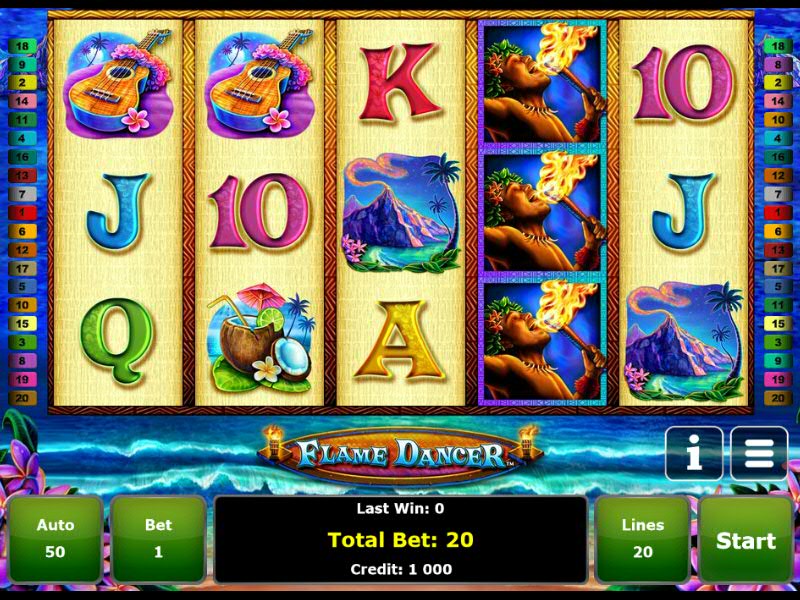The height and width of the screenshot is (600, 800).
Task: Spin the reels with Start
Action: coord(745,540)
